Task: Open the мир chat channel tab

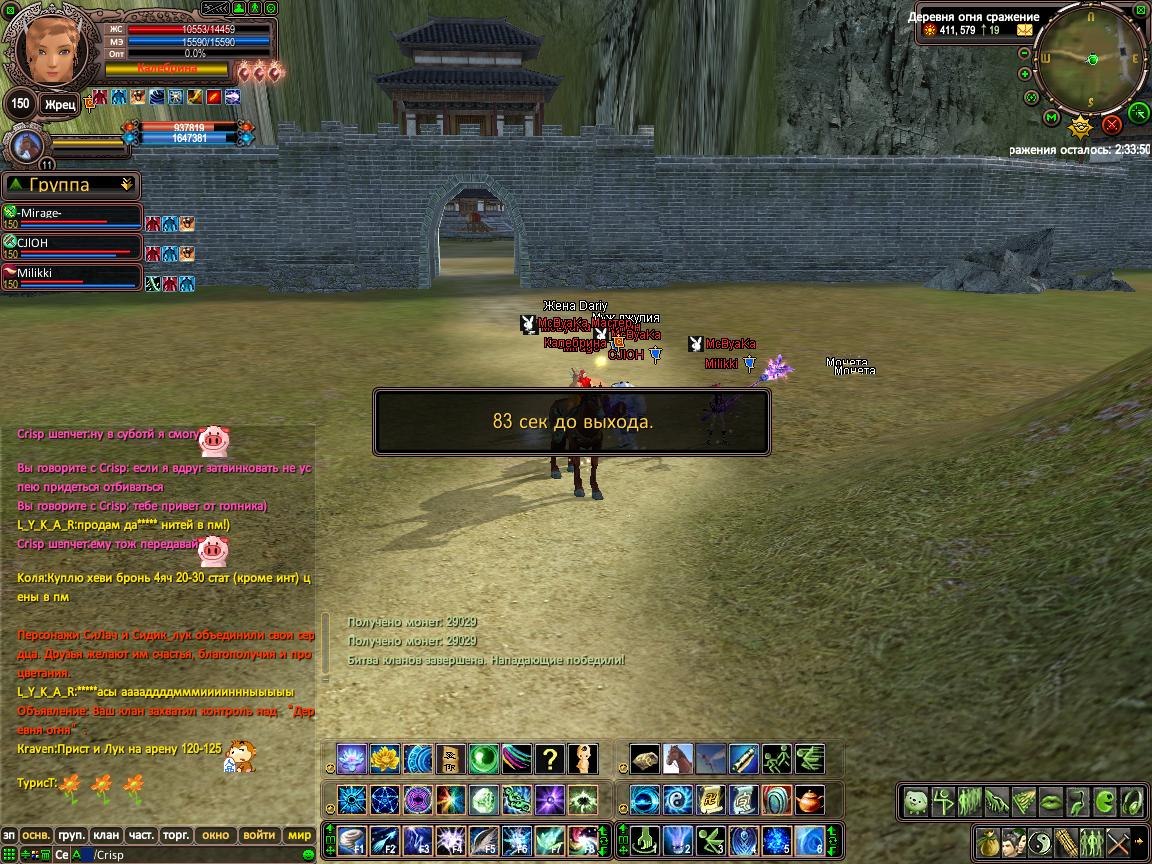Action: pos(299,835)
